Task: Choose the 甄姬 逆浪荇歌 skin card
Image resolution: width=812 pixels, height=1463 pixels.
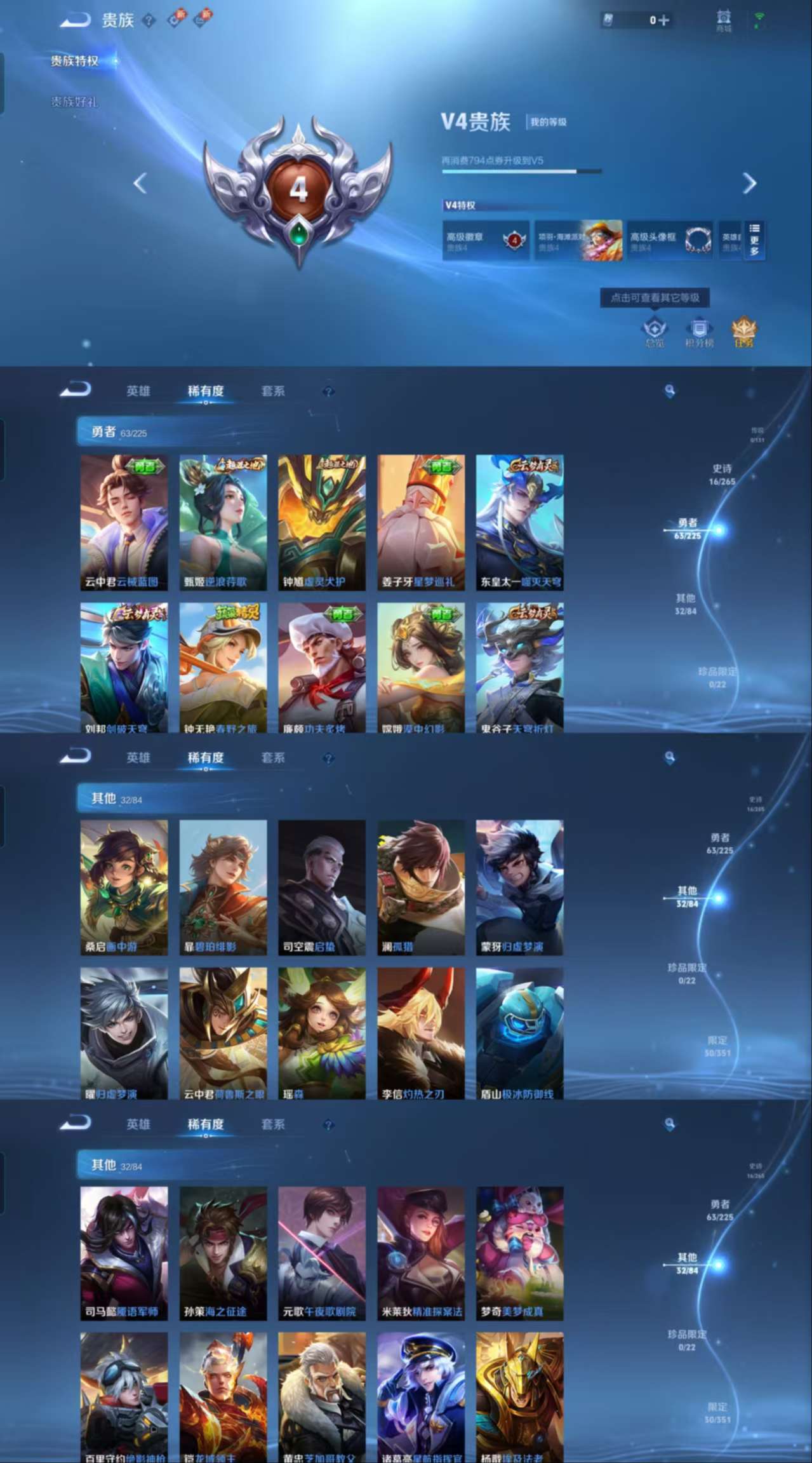Action: [223, 522]
